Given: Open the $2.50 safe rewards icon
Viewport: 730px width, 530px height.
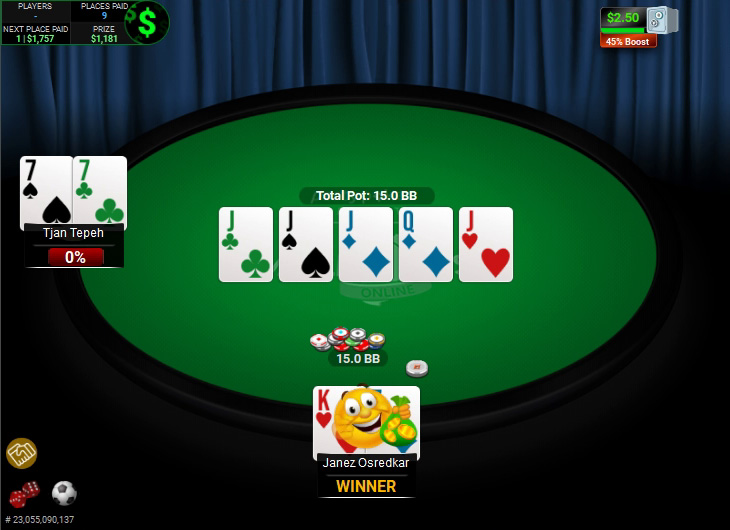Looking at the screenshot, I should click(x=660, y=19).
